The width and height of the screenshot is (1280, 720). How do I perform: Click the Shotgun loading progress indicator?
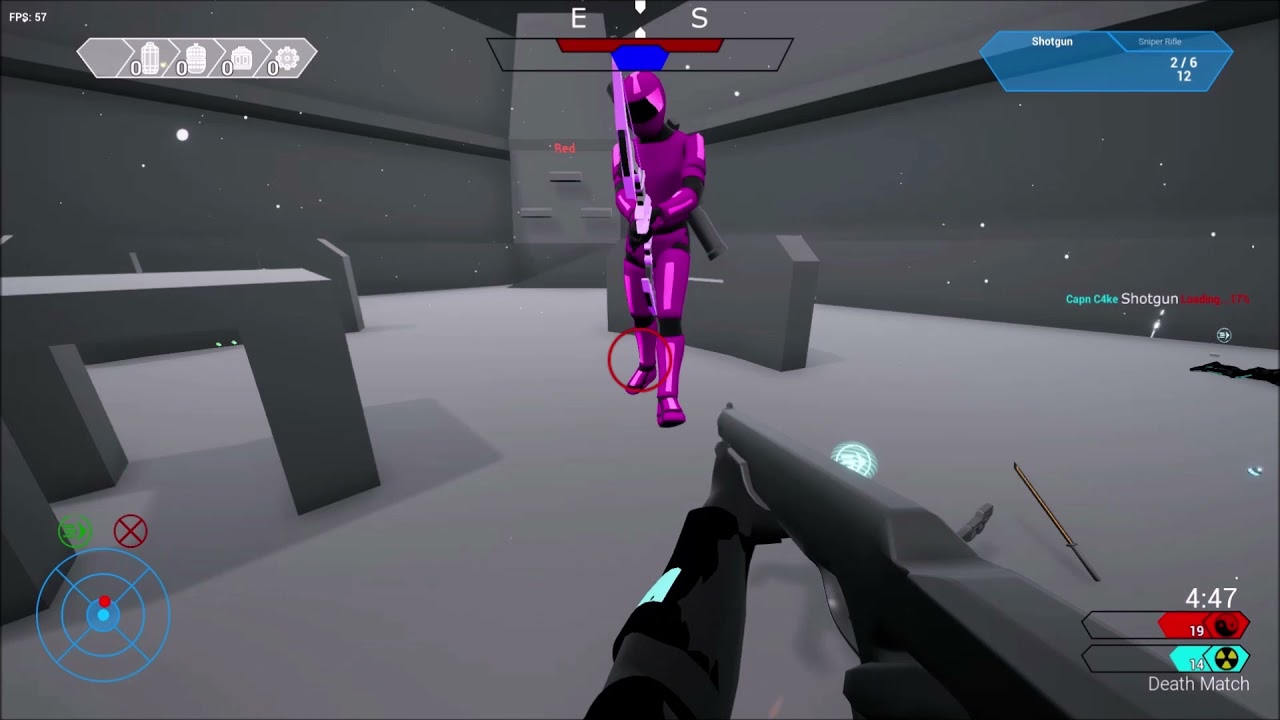tap(1216, 298)
